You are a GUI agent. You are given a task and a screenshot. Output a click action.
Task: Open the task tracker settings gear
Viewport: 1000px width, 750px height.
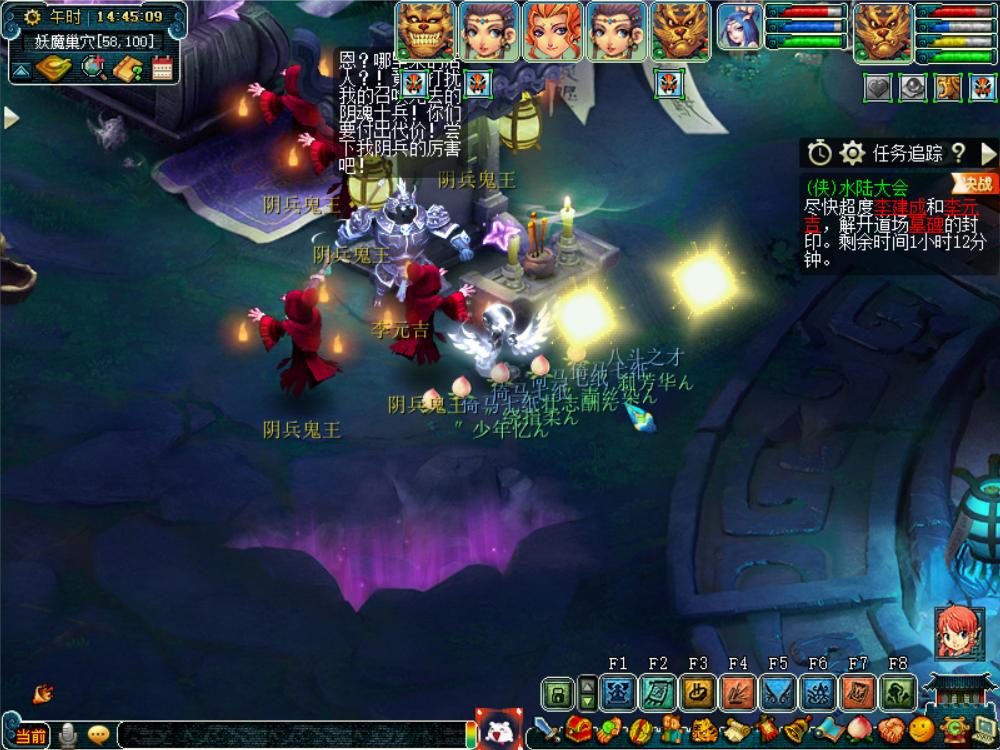(851, 153)
